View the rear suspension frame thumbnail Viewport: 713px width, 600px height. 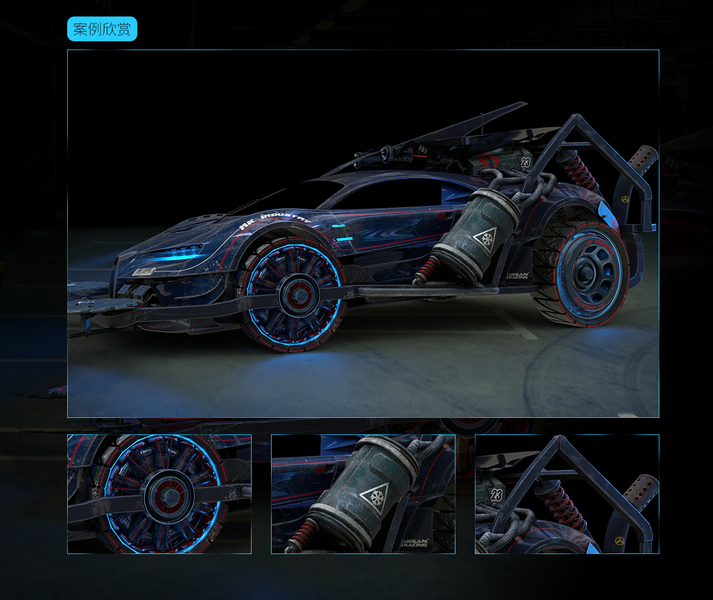point(567,494)
